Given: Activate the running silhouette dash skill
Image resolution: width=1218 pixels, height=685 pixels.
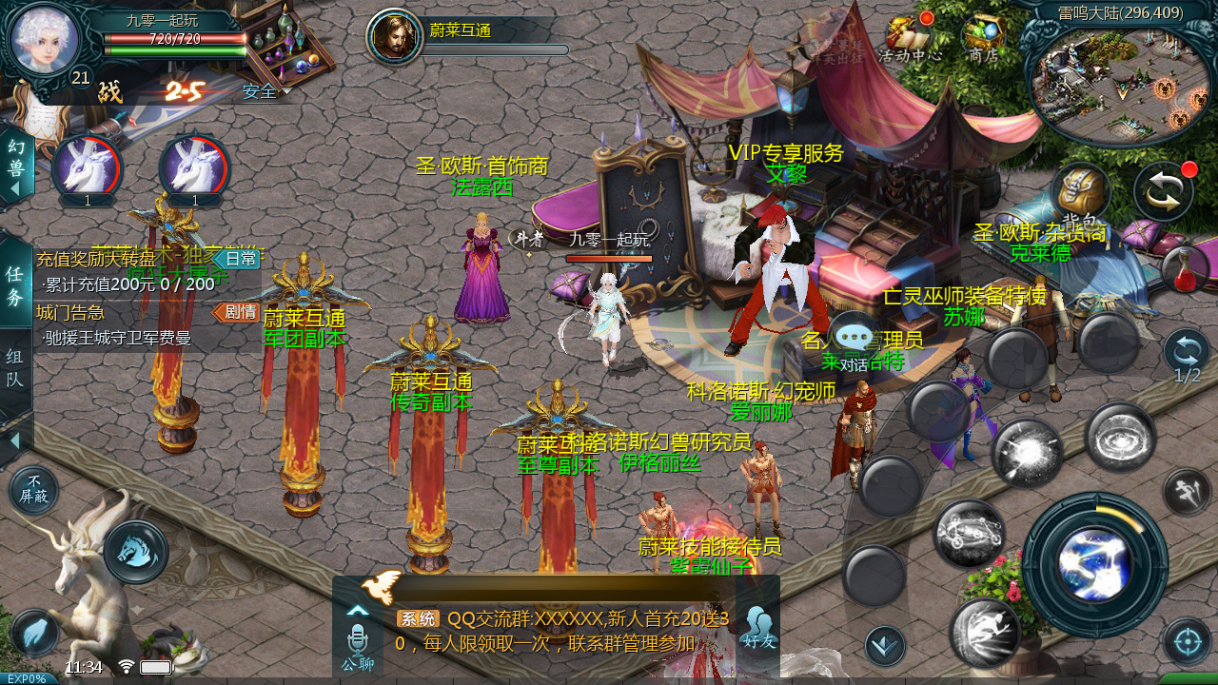Looking at the screenshot, I should tap(985, 632).
